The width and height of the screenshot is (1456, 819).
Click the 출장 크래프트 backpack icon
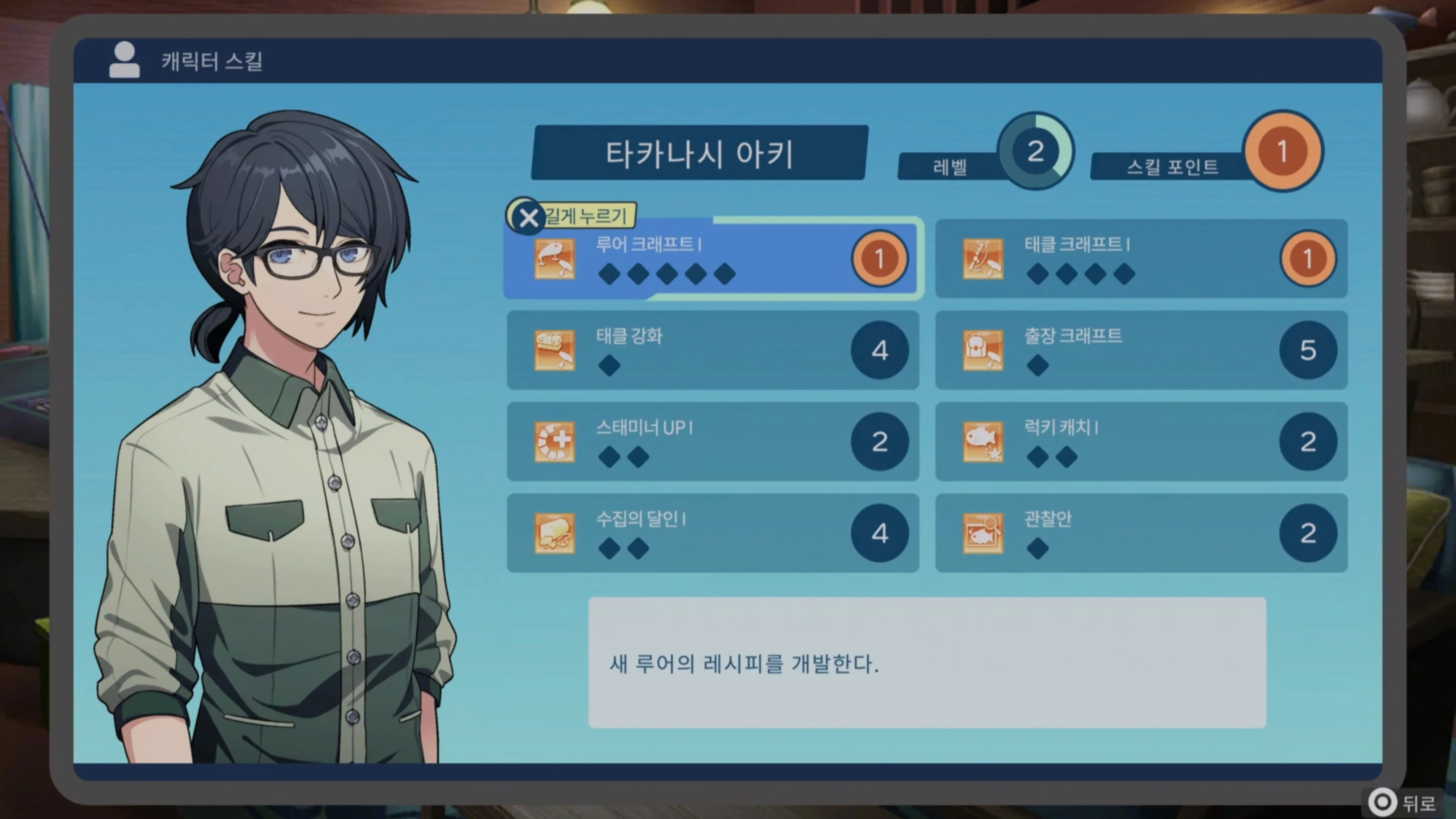pyautogui.click(x=984, y=350)
